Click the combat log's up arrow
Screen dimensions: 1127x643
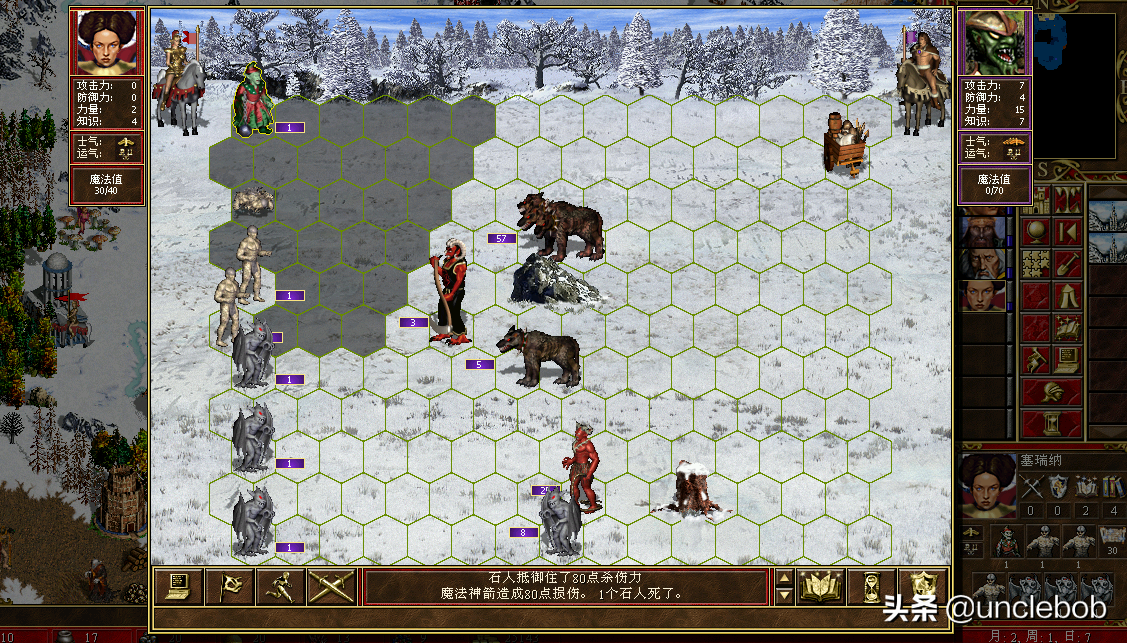pyautogui.click(x=785, y=577)
